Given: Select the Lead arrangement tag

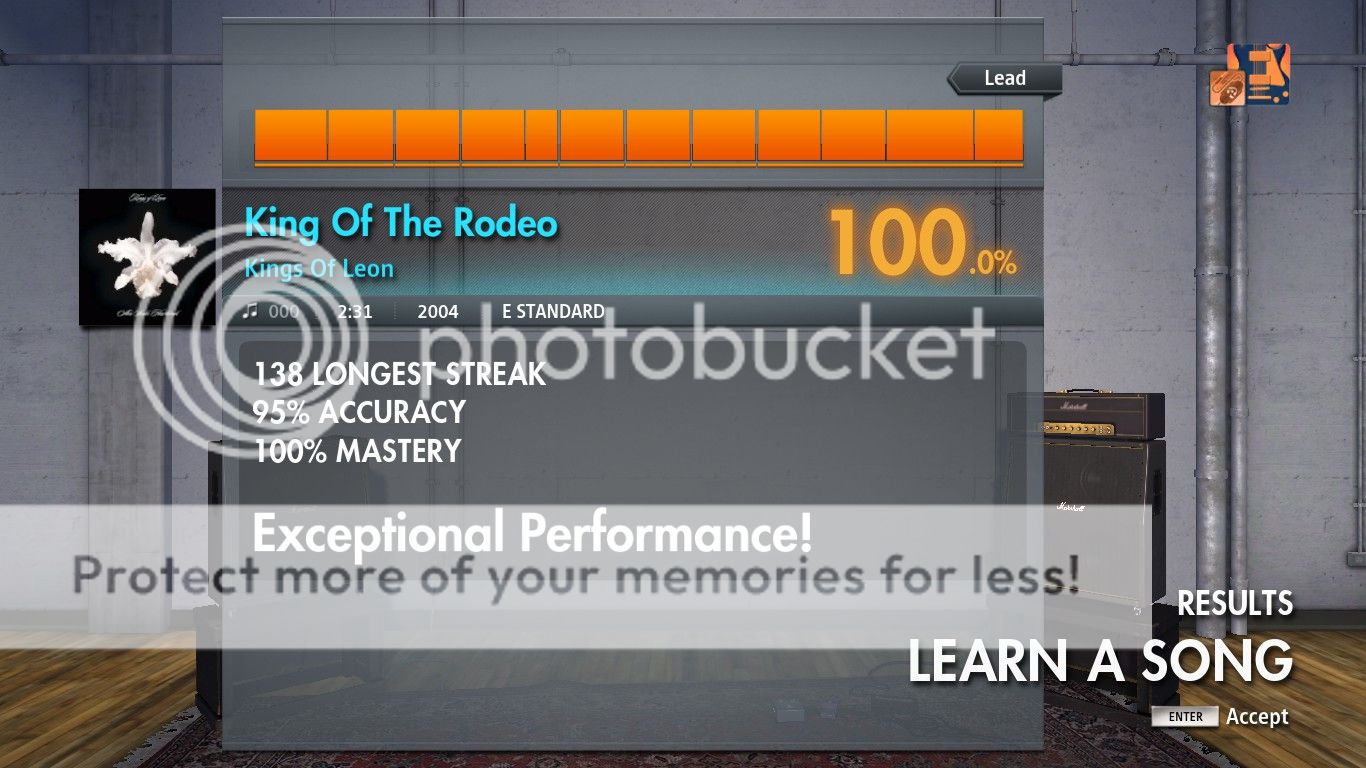Looking at the screenshot, I should click(1004, 79).
